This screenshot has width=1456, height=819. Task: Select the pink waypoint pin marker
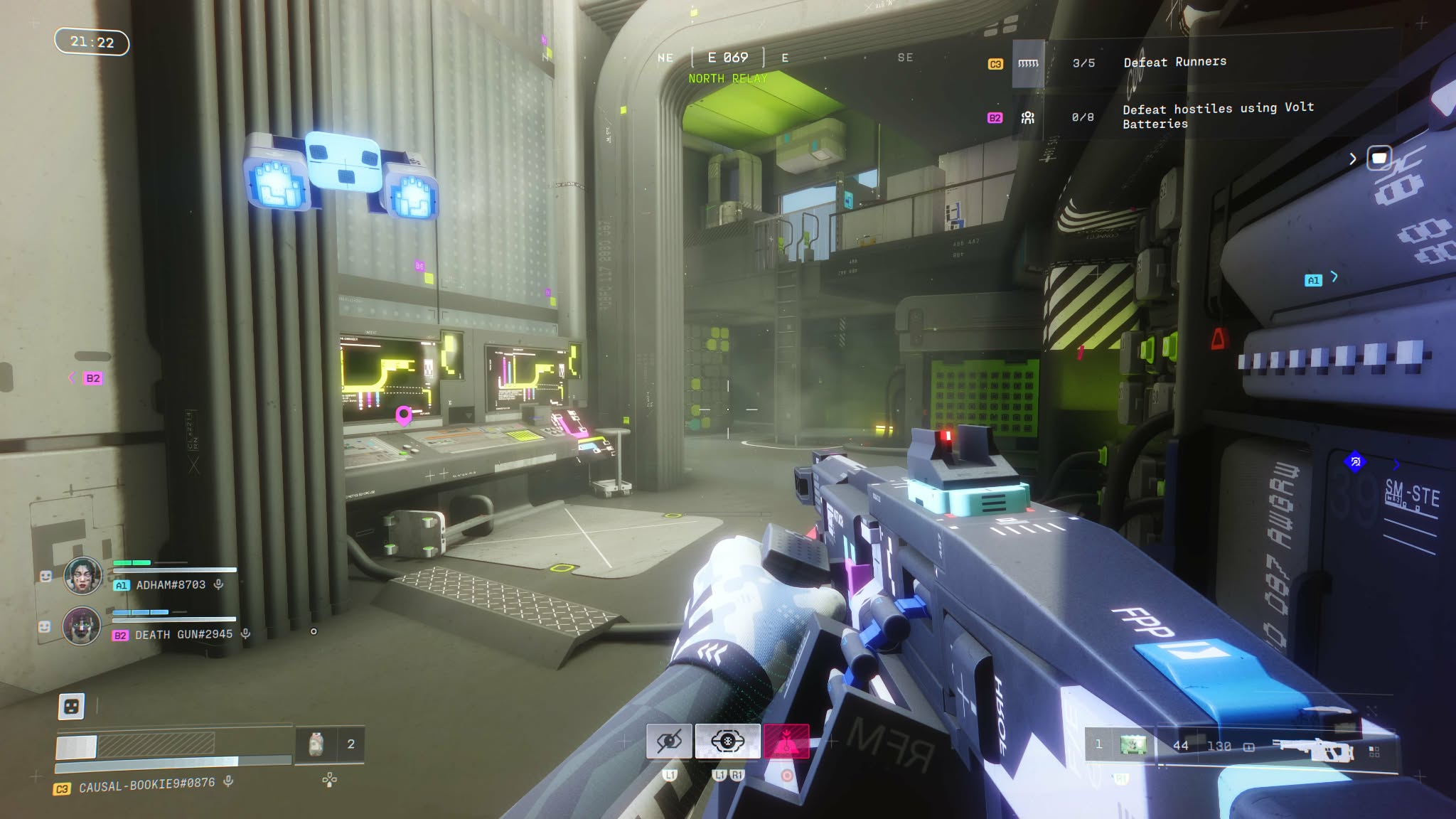pyautogui.click(x=403, y=414)
